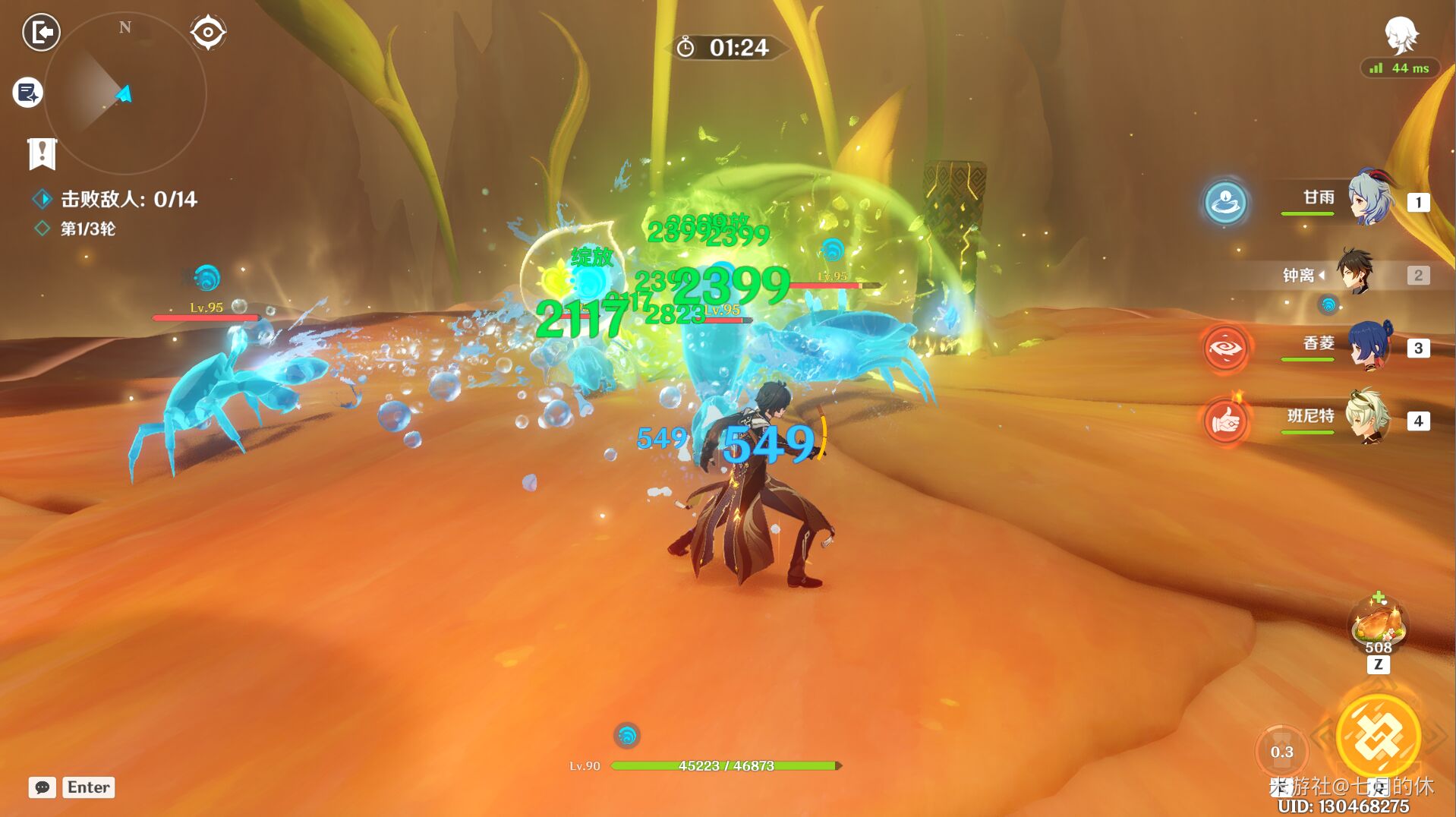Viewport: 1456px width, 817px height.
Task: Cast 香菱's red pyro burst icon
Action: [1225, 348]
